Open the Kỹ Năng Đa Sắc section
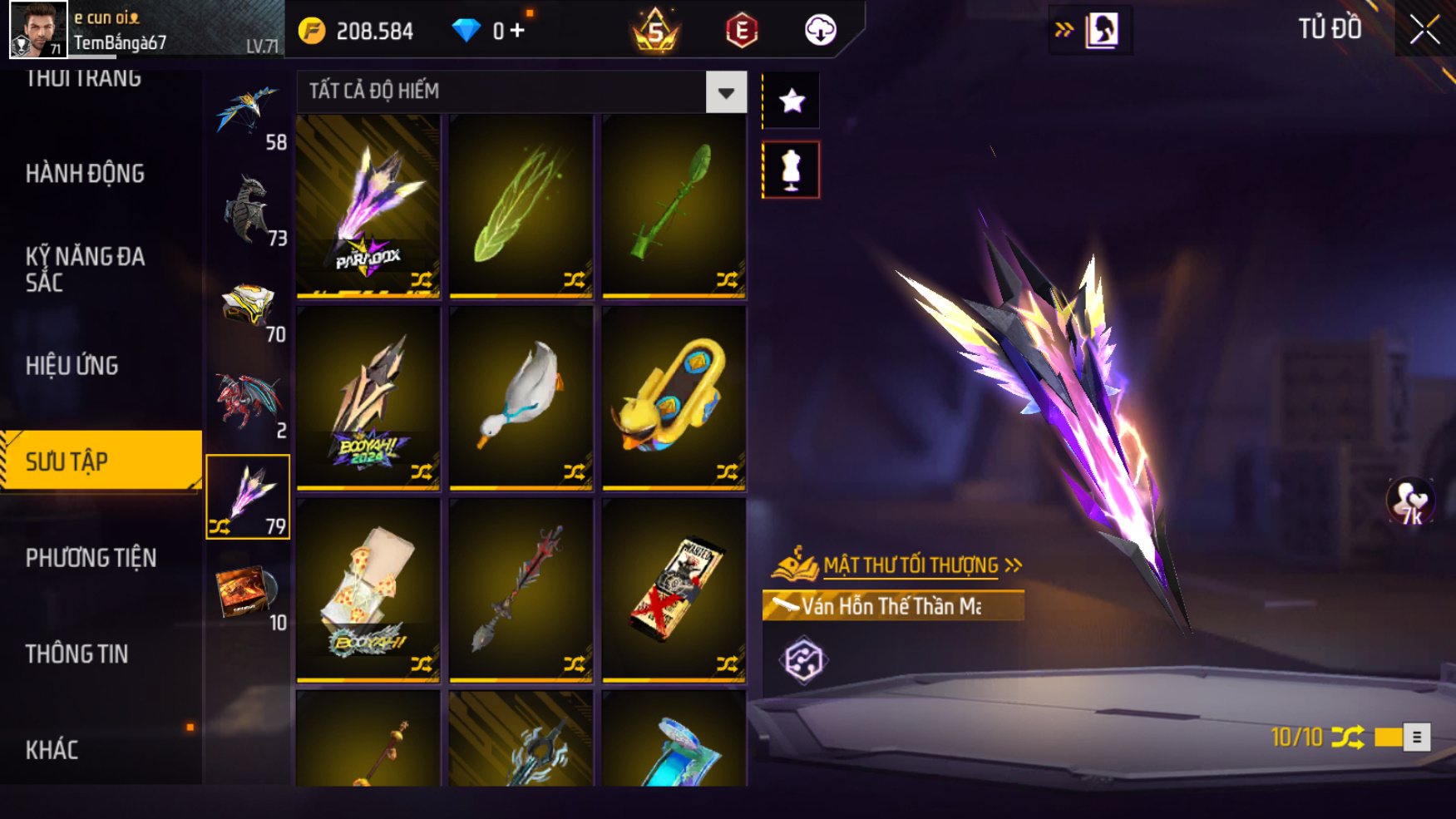Viewport: 1456px width, 819px height. (x=85, y=269)
